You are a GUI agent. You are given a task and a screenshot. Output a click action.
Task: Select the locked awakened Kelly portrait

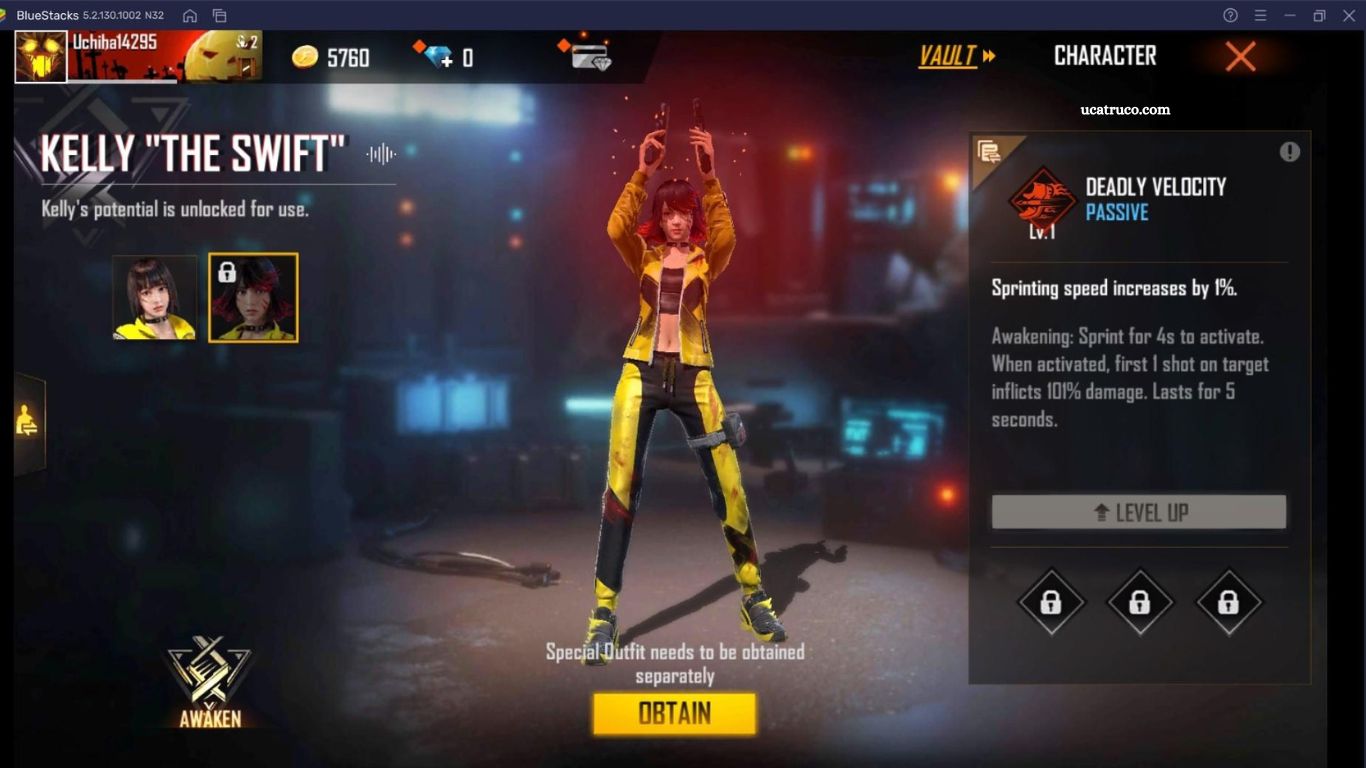click(x=253, y=298)
